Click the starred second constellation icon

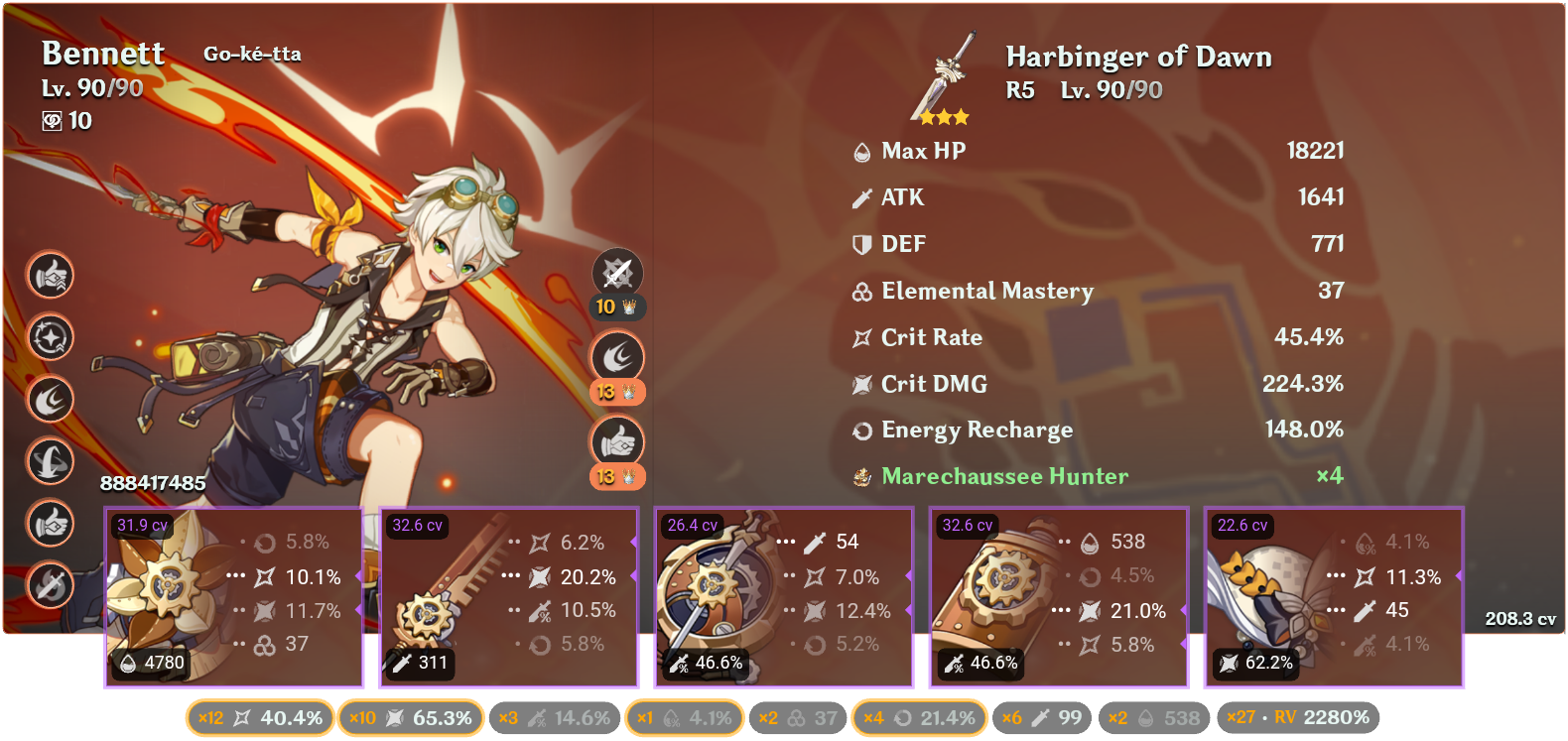tap(51, 337)
